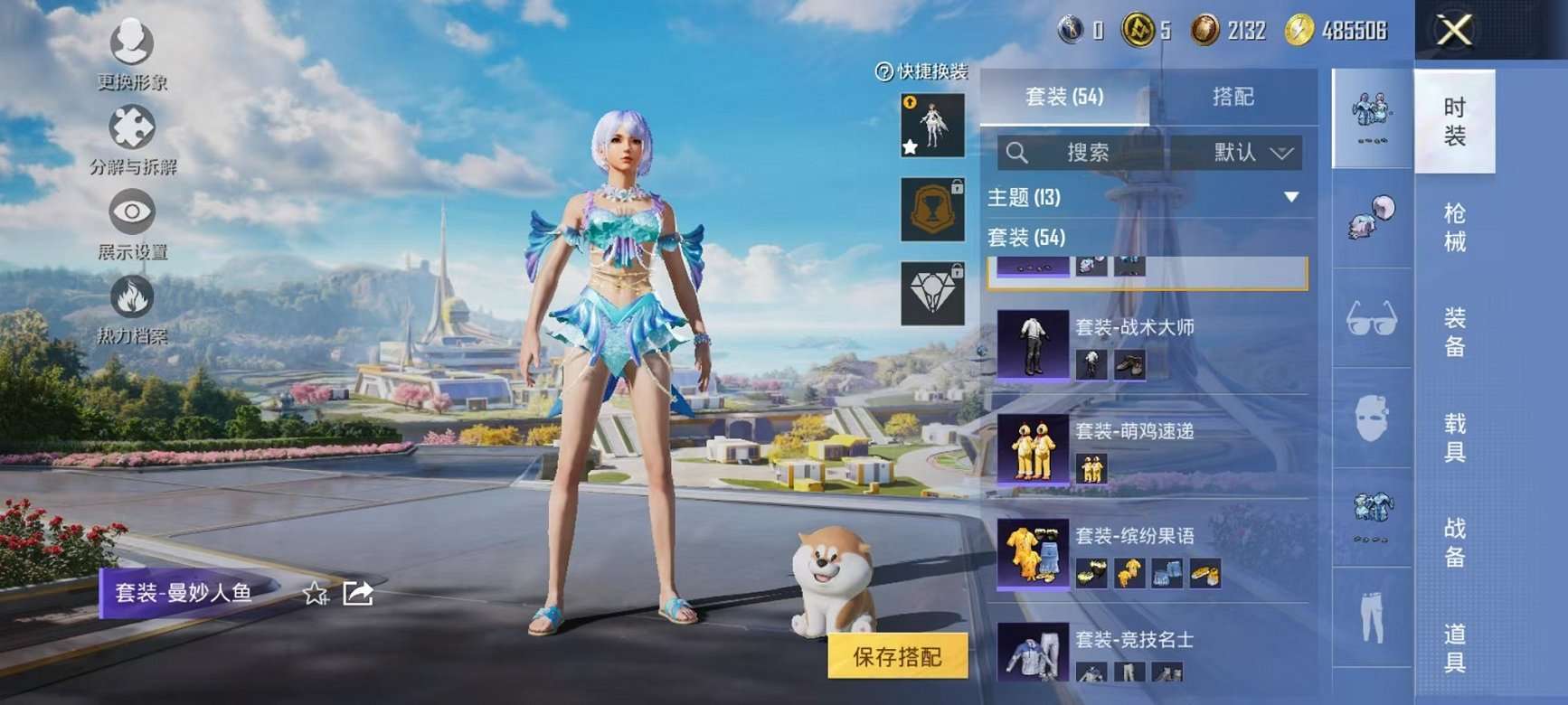This screenshot has height=705, width=1568.
Task: Click the share icon beside 套装-曼妙人鱼
Action: coord(360,593)
